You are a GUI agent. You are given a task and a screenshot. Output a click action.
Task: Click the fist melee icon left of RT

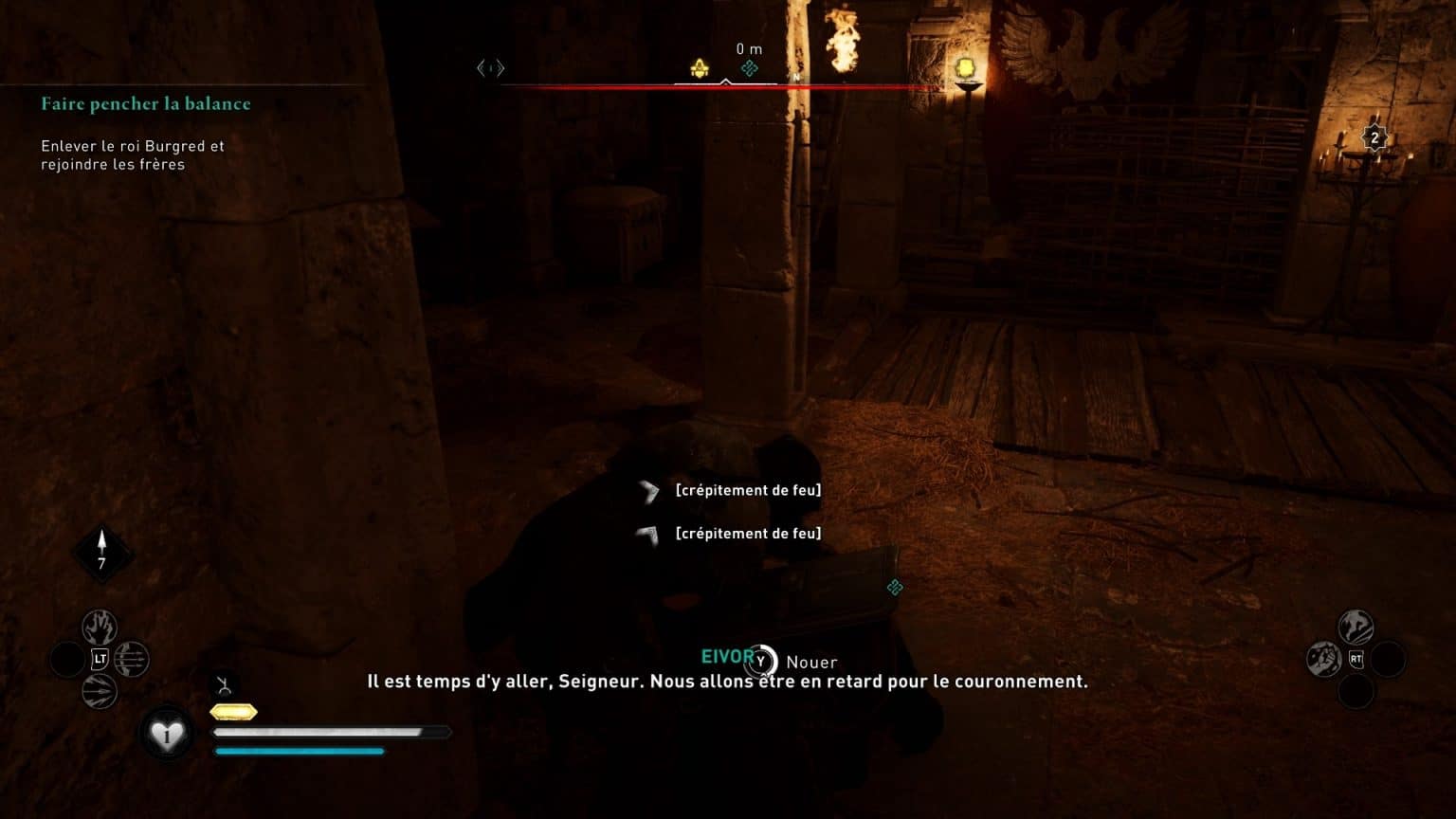pos(1323,661)
